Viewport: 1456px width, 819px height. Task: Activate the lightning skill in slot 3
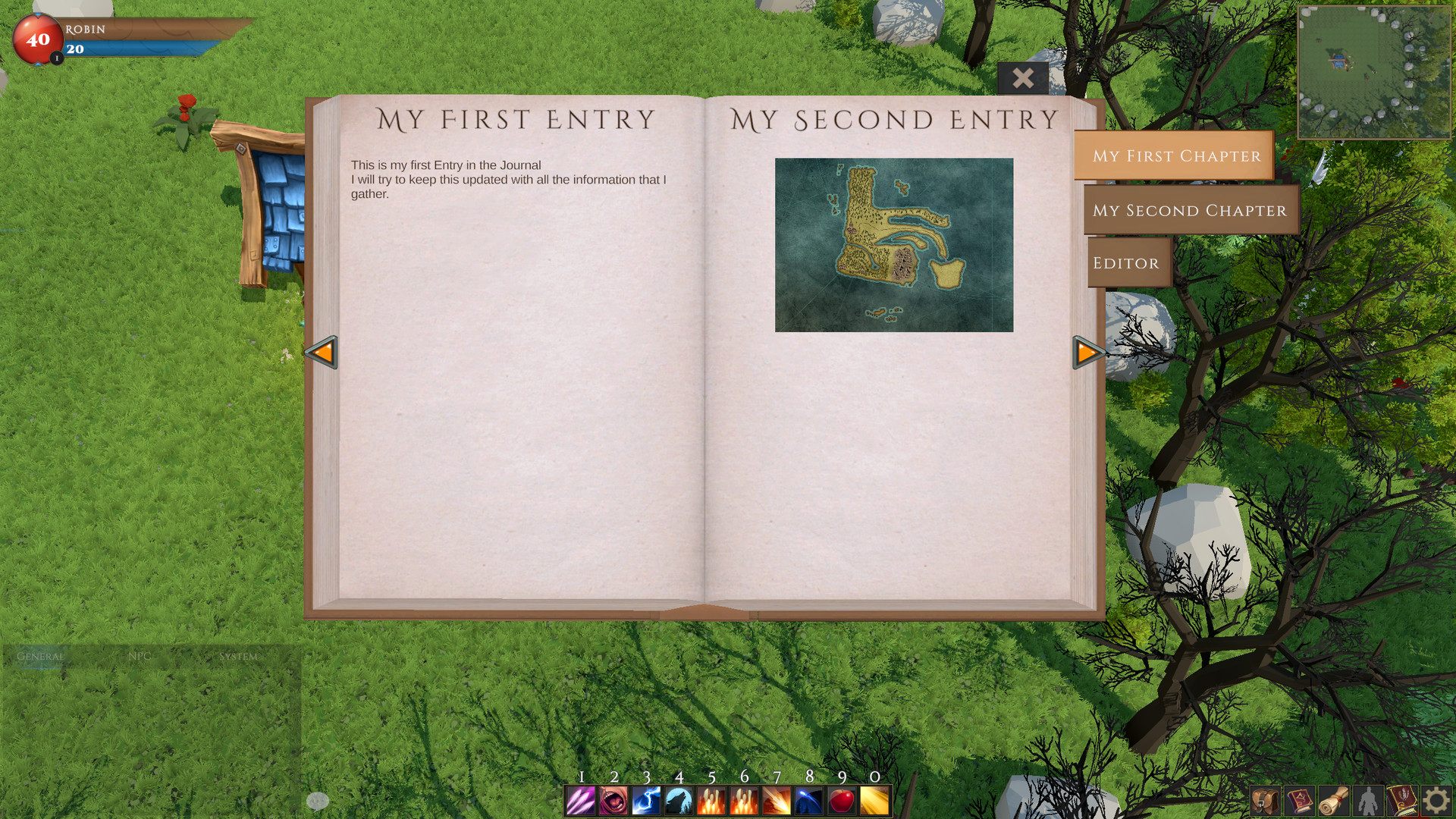[646, 801]
